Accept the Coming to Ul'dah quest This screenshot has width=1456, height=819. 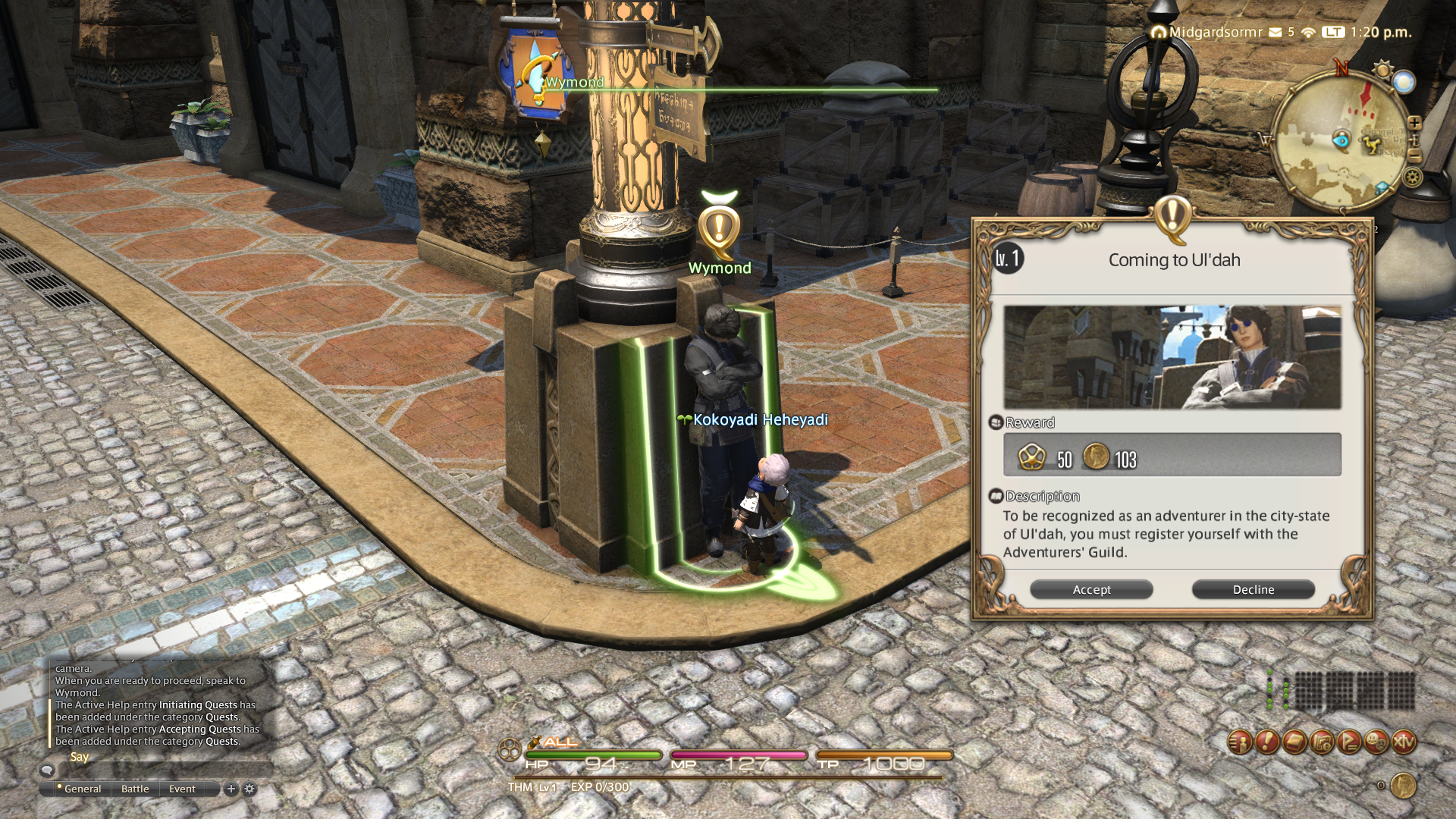(1091, 589)
